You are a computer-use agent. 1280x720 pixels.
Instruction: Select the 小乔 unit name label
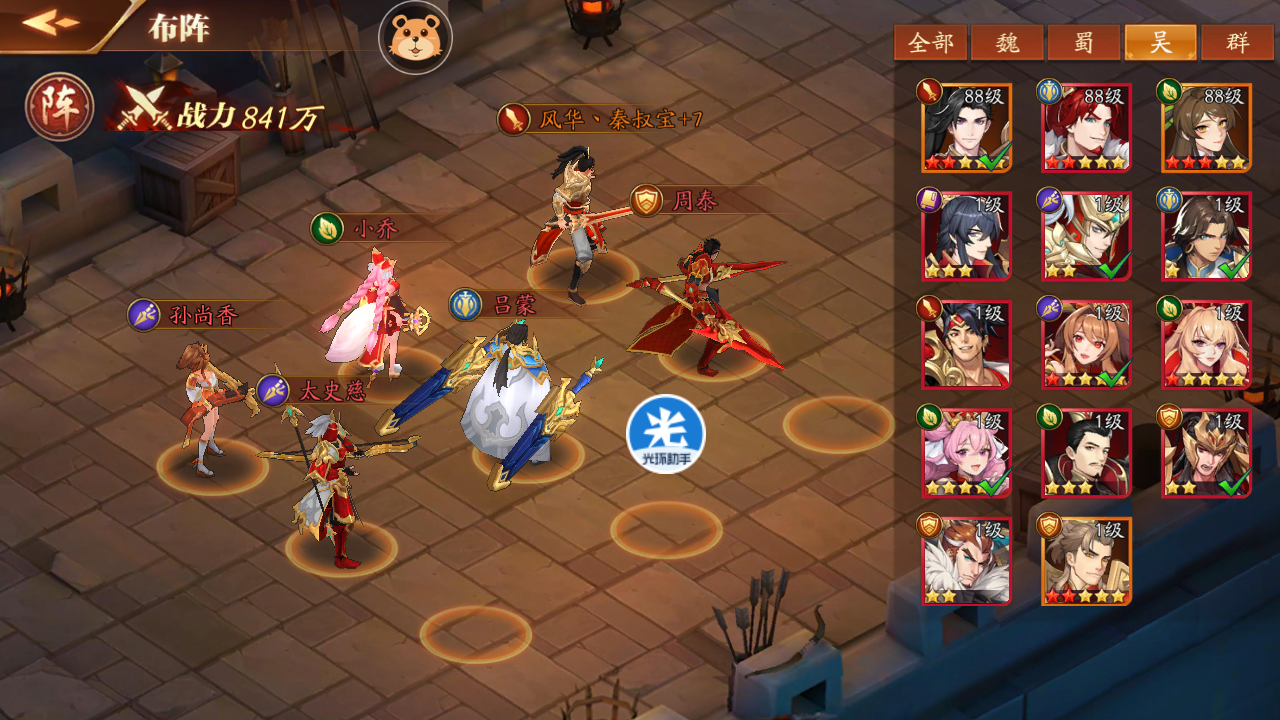(x=375, y=229)
